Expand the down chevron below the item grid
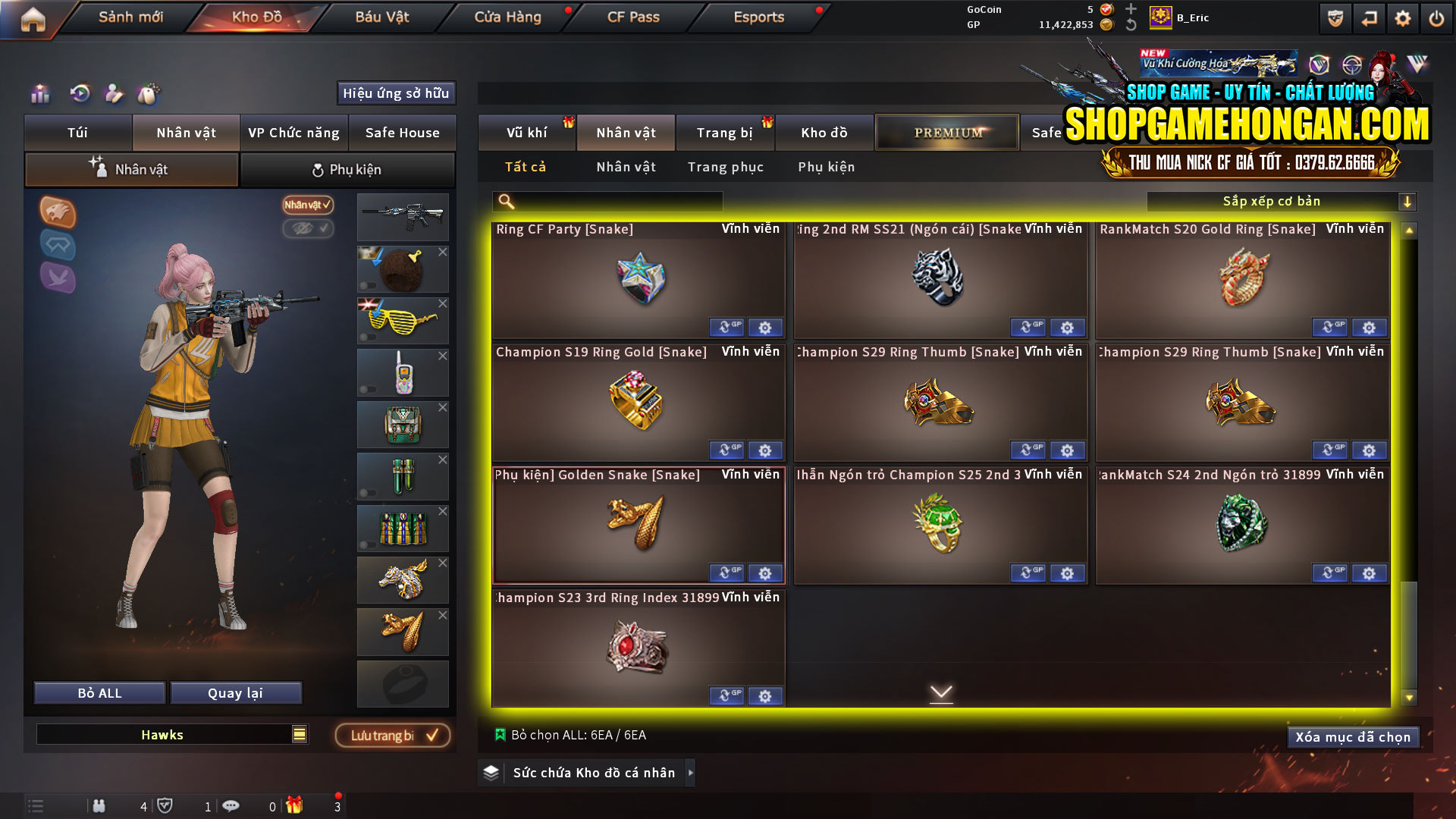This screenshot has width=1456, height=819. (x=942, y=693)
